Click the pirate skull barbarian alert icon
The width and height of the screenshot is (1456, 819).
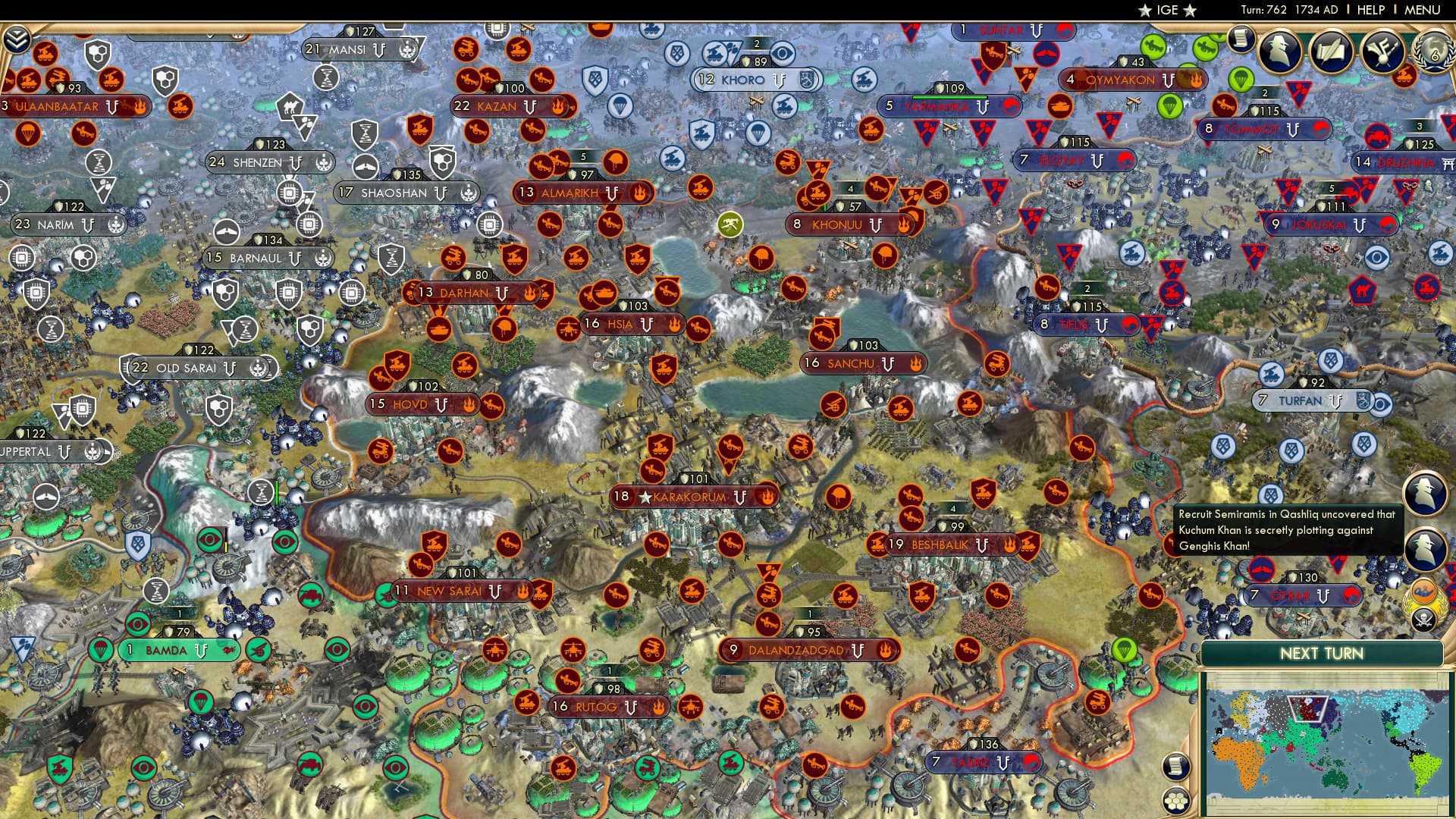coord(1423,617)
